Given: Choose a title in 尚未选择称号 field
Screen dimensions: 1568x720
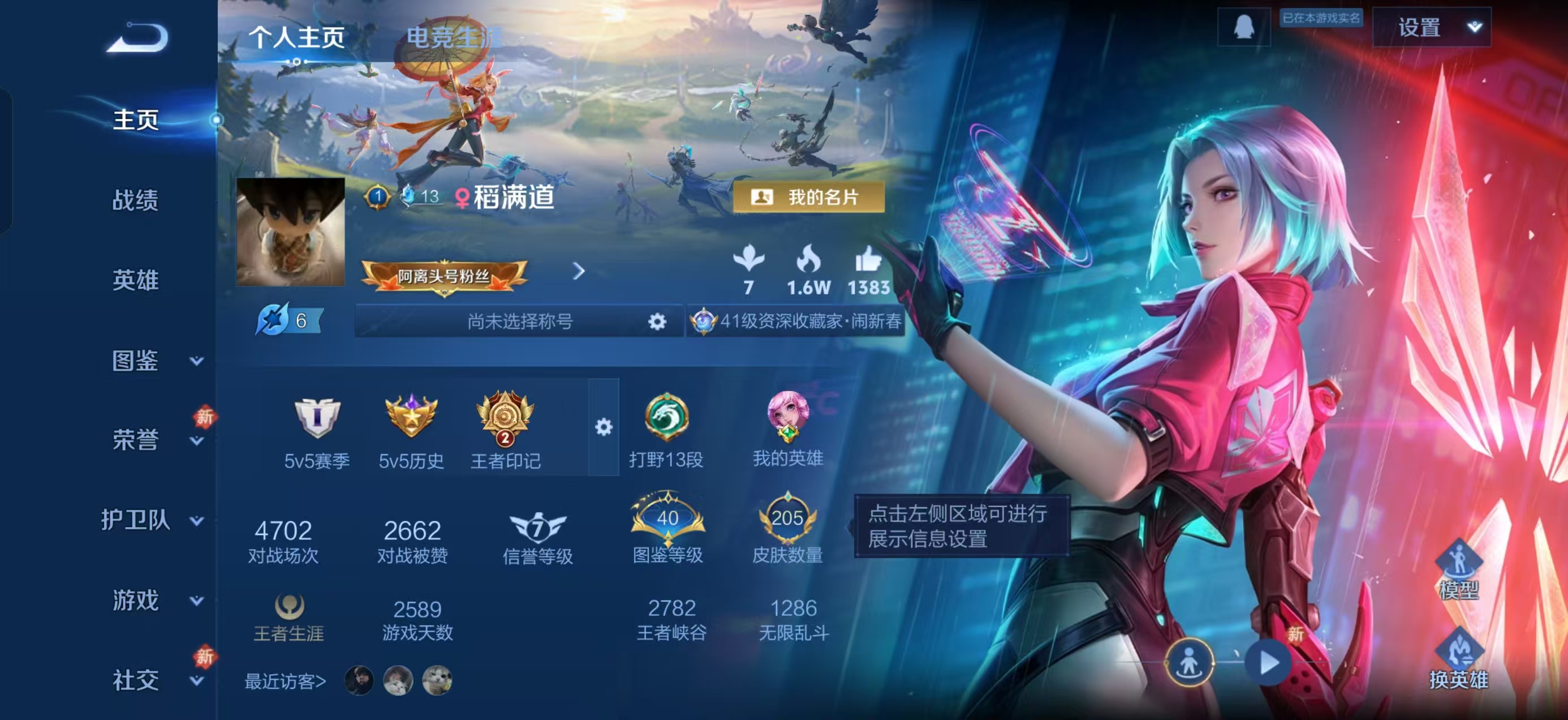Looking at the screenshot, I should point(520,321).
